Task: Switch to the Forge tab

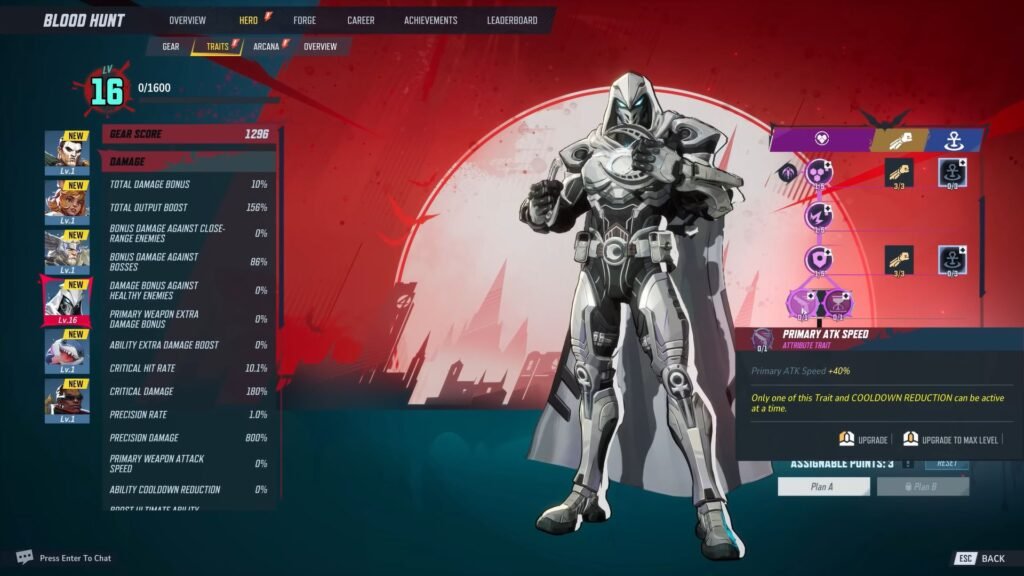Action: click(x=304, y=20)
